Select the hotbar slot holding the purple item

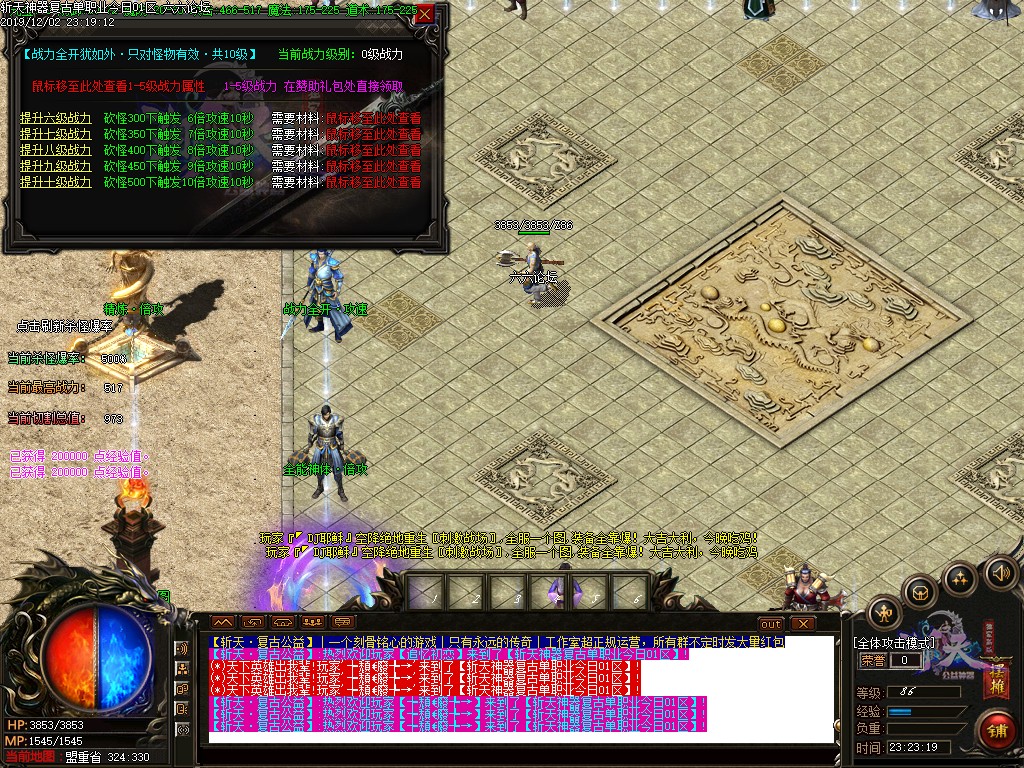pos(556,592)
